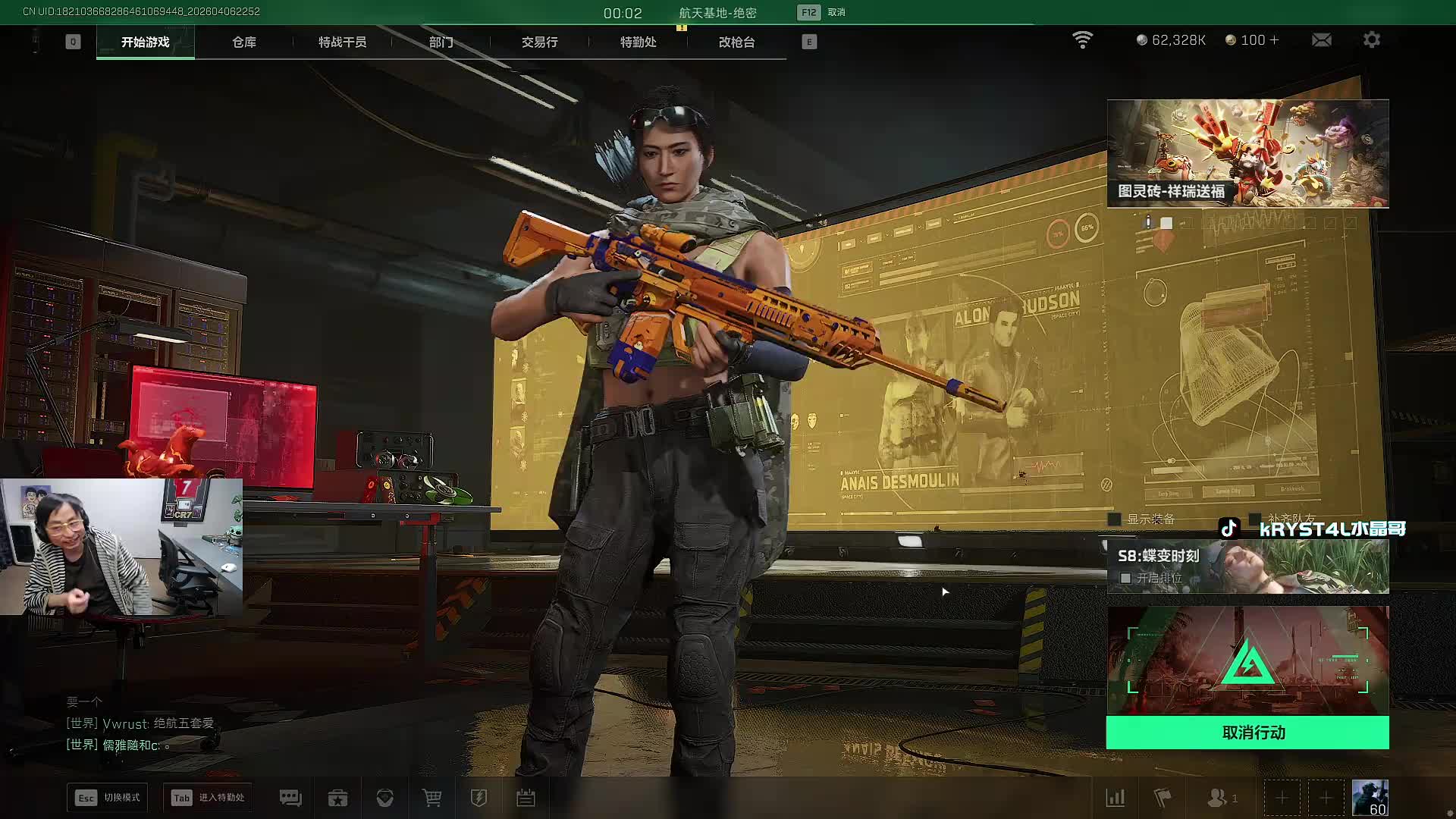Switch to the 仓库 tab

click(244, 42)
